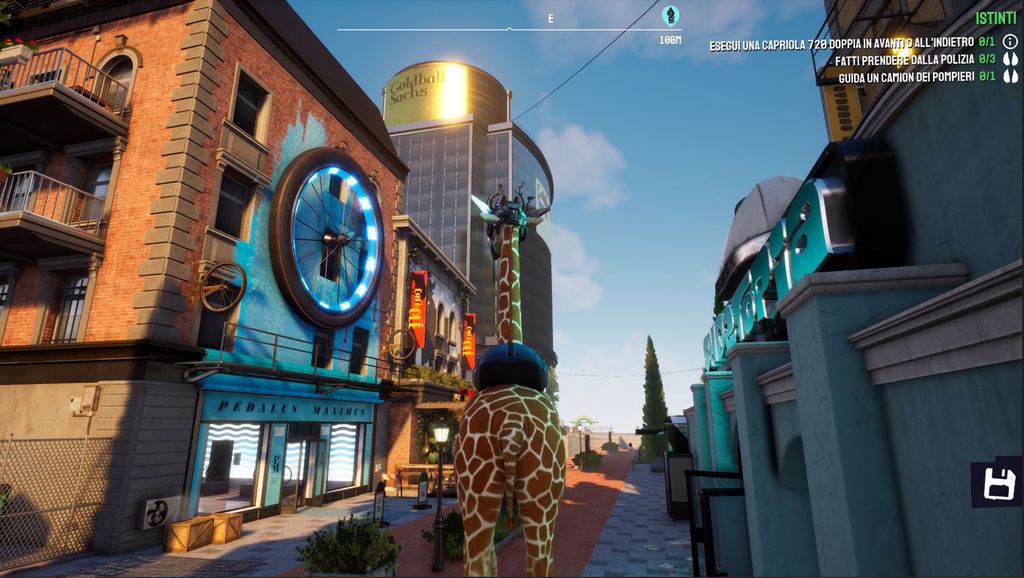Viewport: 1024px width, 578px height.
Task: Select the ISTINTI objectives header
Action: click(995, 18)
